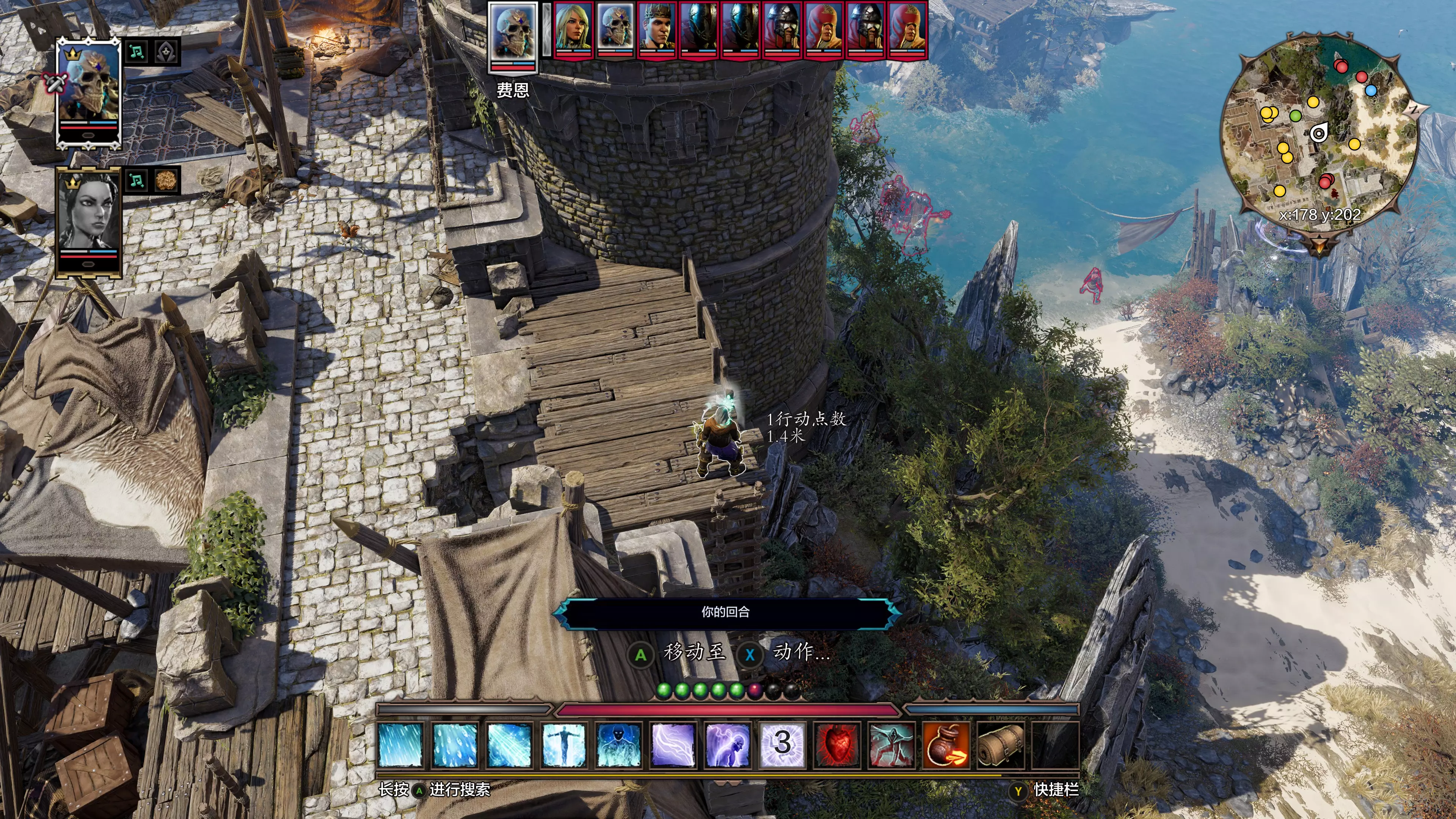Switch to the grey-faced woman party portrait
Image resolution: width=1456 pixels, height=819 pixels.
89,220
